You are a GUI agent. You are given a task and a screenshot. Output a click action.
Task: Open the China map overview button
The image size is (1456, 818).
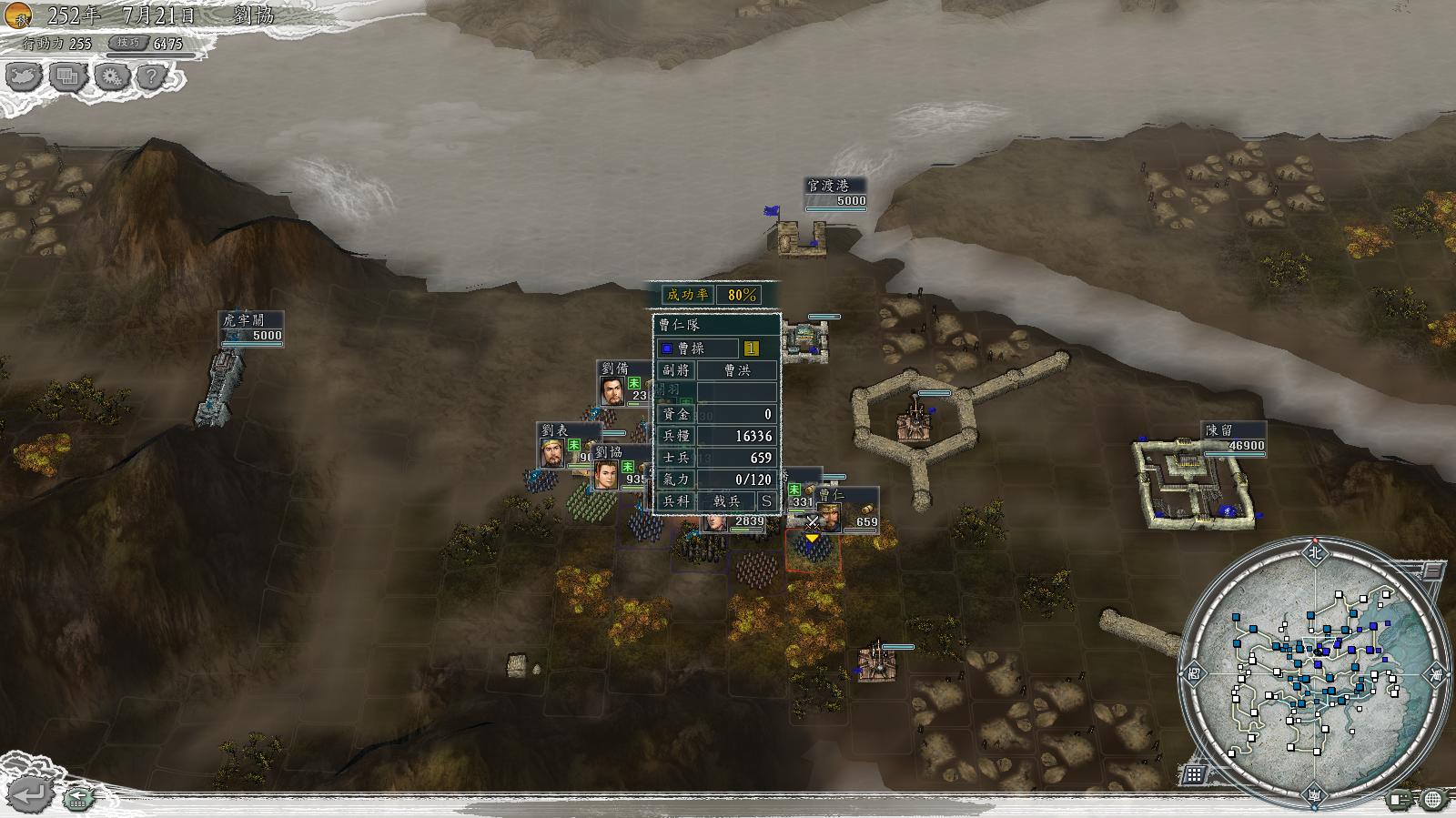click(x=25, y=76)
